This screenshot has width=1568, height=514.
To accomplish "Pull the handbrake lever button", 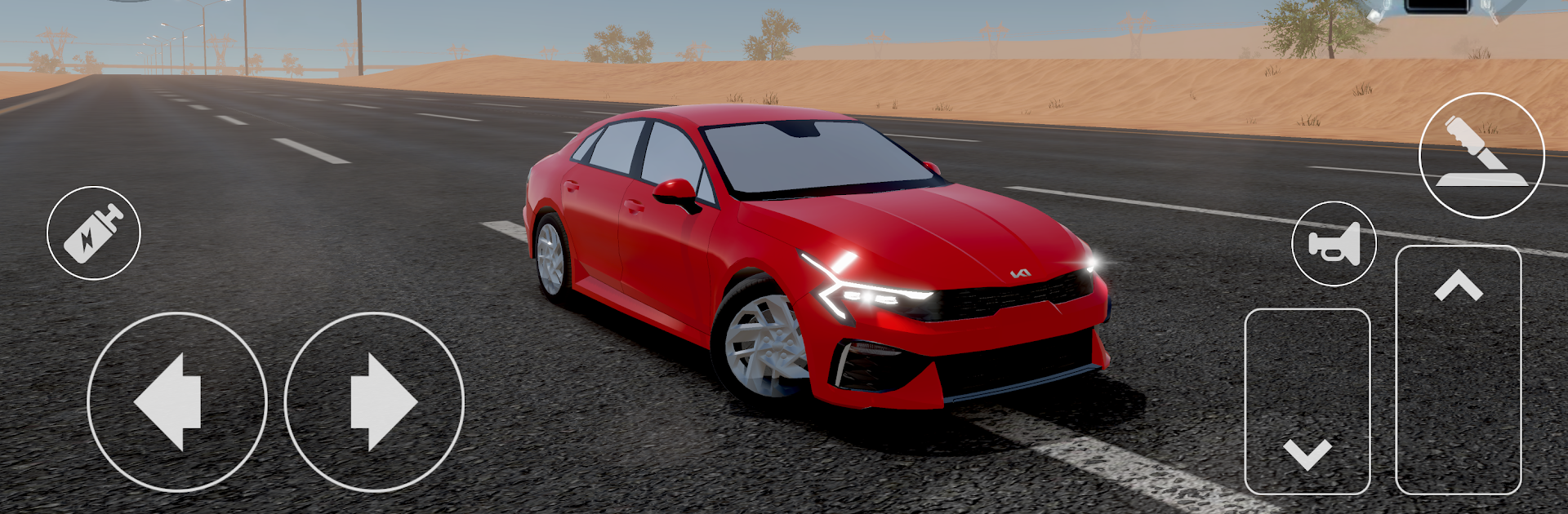I will pos(1481,155).
